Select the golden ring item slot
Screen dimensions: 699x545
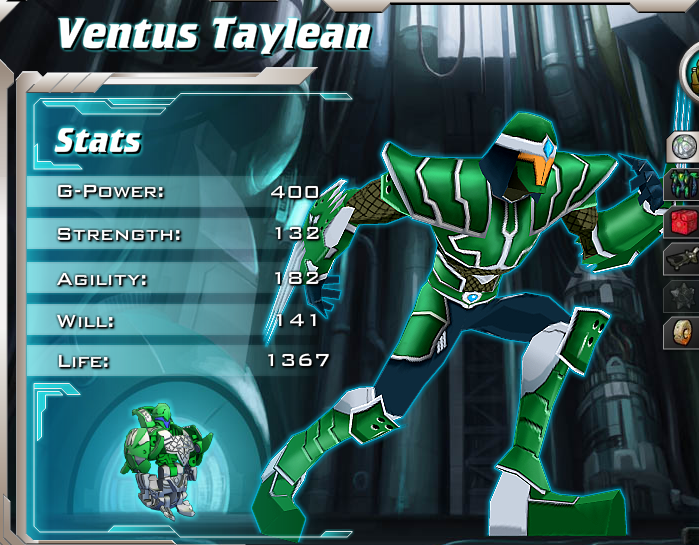[x=683, y=332]
